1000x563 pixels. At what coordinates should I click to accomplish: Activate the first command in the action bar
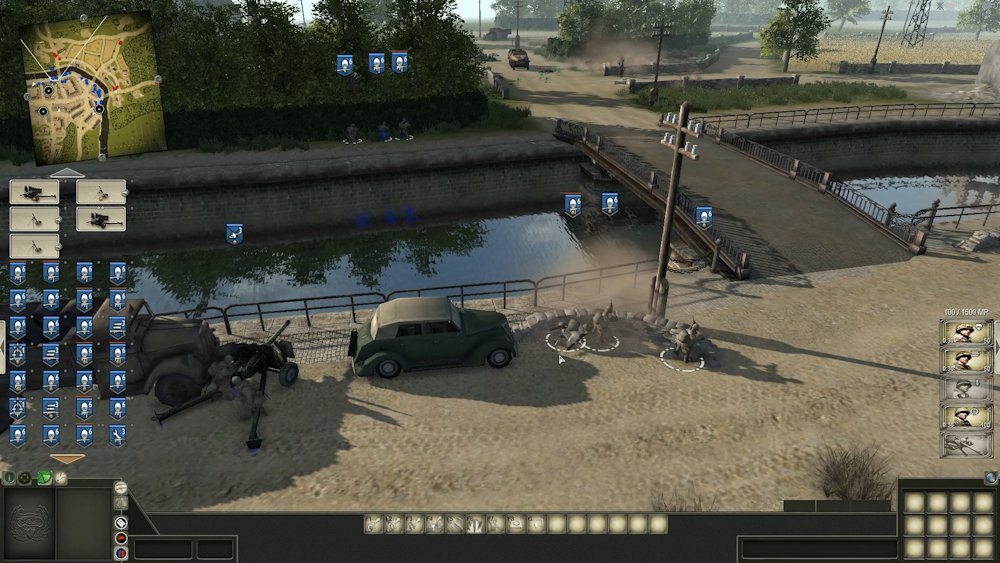tap(373, 523)
